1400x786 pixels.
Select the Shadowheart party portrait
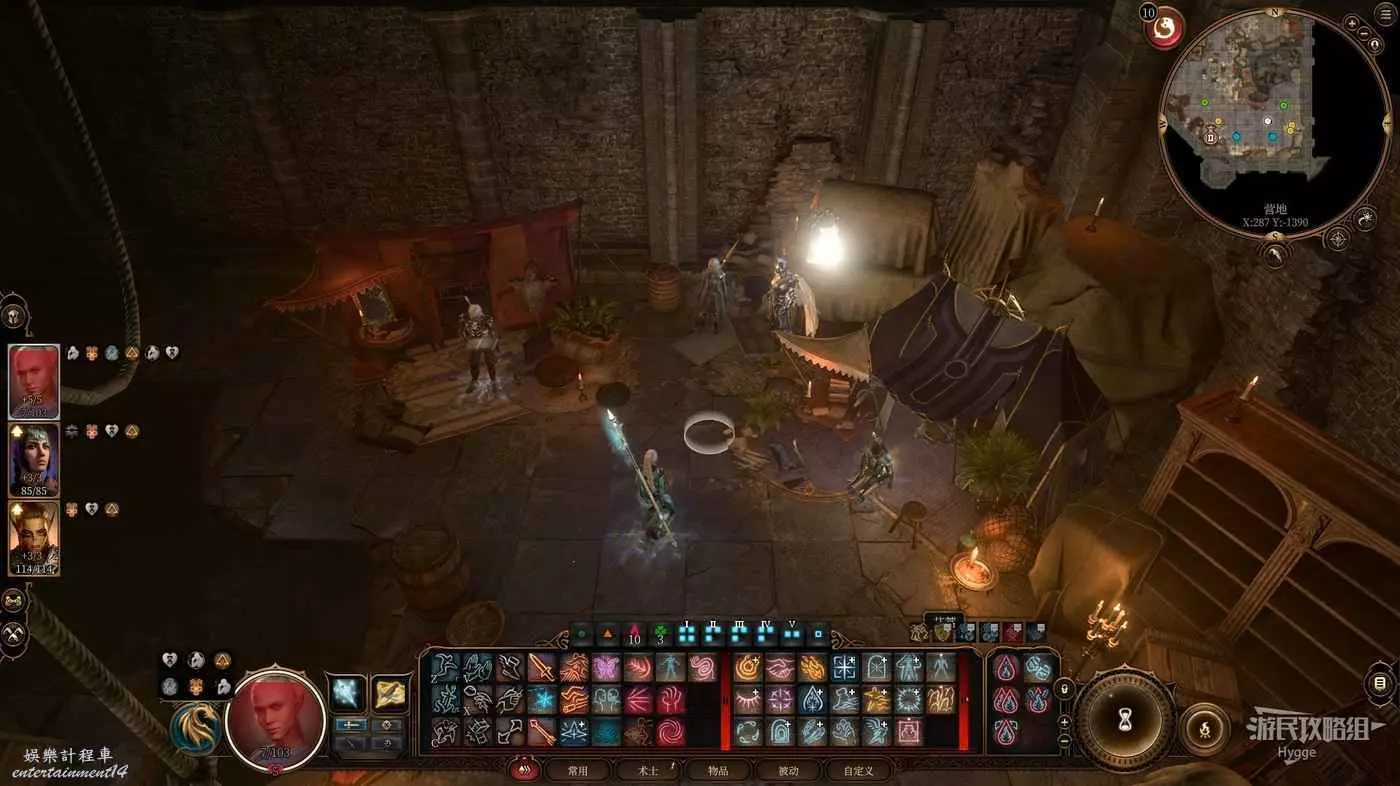pyautogui.click(x=34, y=460)
